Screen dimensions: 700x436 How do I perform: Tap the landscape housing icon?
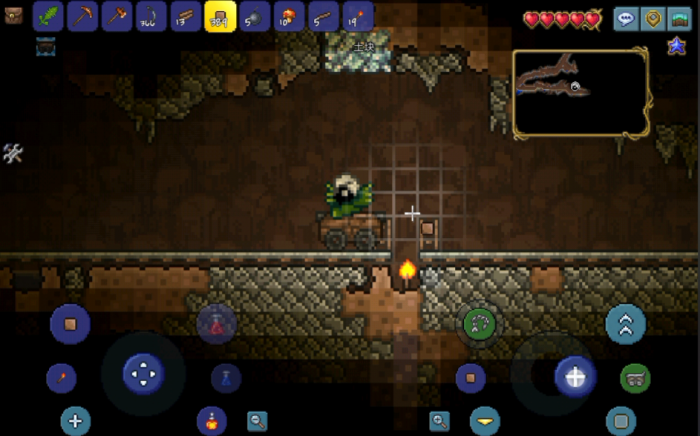click(x=682, y=18)
